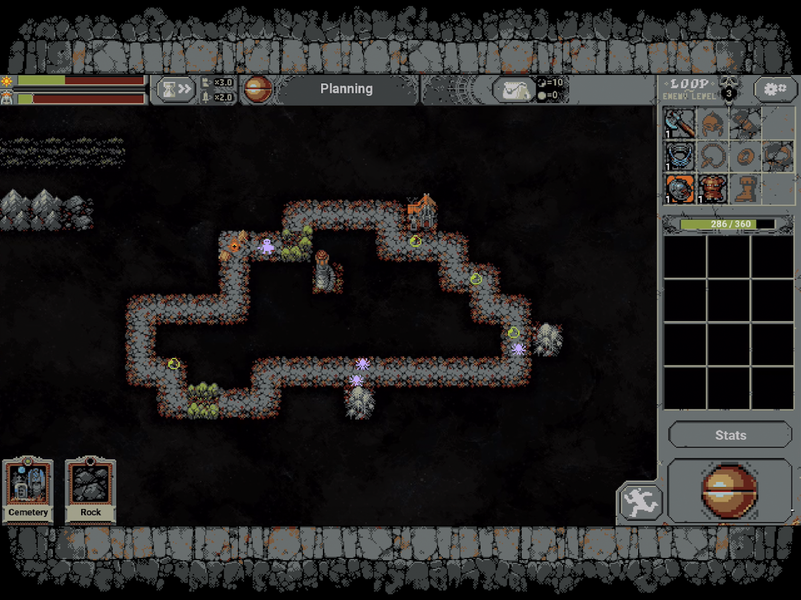Click the empty helmet equipment slot
801x600 pixels.
click(711, 124)
